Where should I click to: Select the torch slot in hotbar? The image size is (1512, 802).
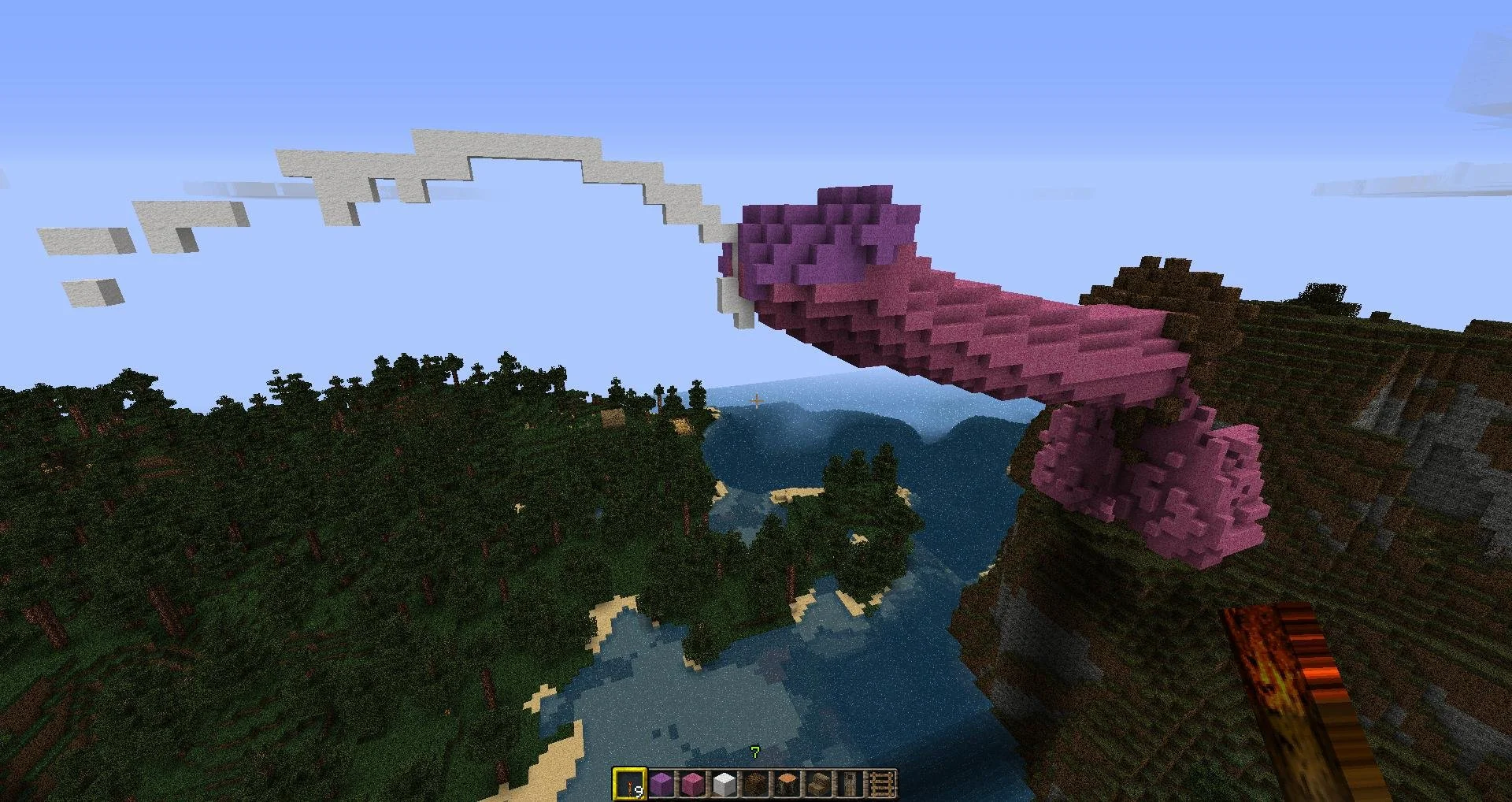click(629, 784)
